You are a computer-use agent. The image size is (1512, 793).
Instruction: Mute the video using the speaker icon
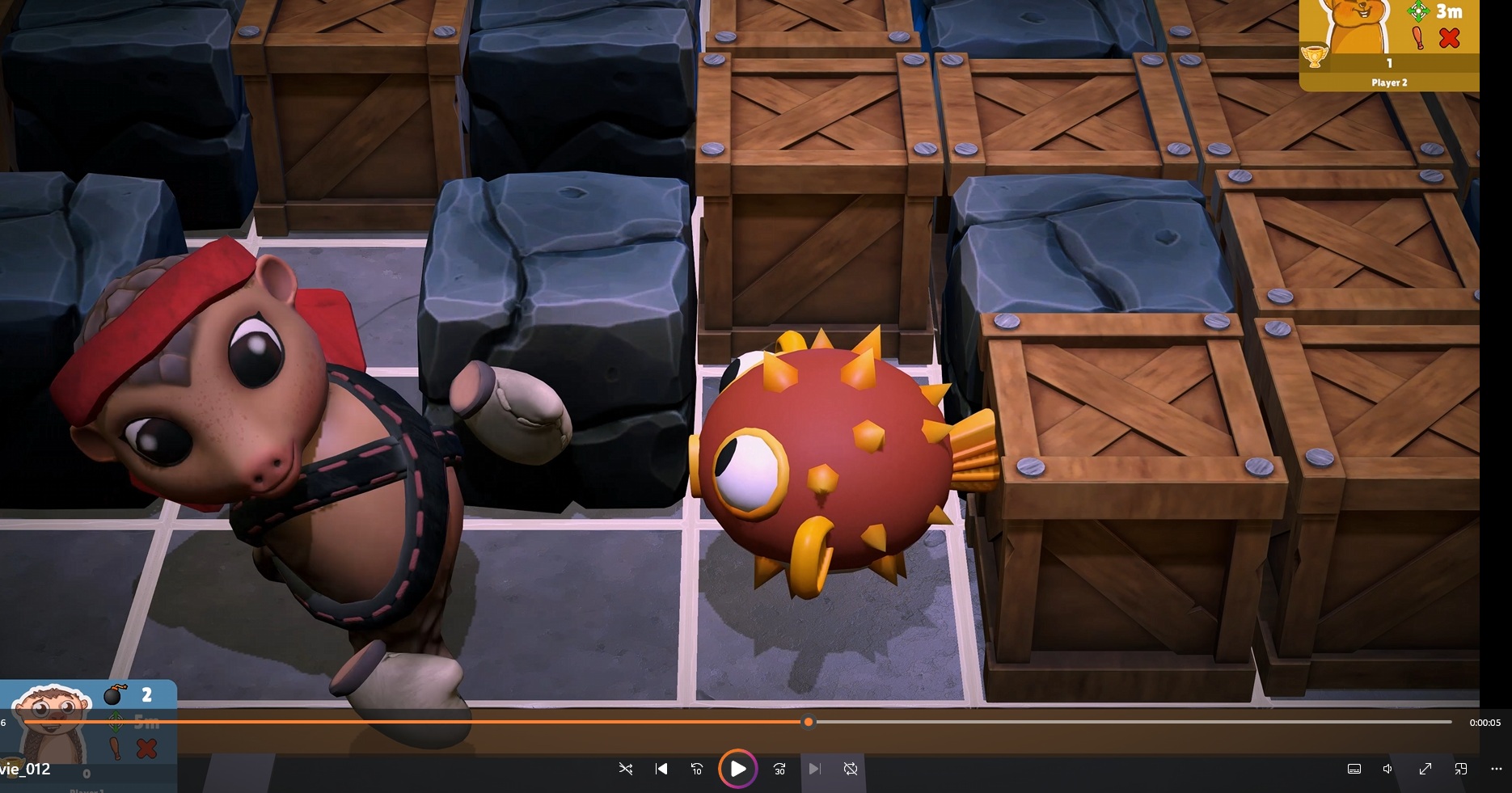1387,769
